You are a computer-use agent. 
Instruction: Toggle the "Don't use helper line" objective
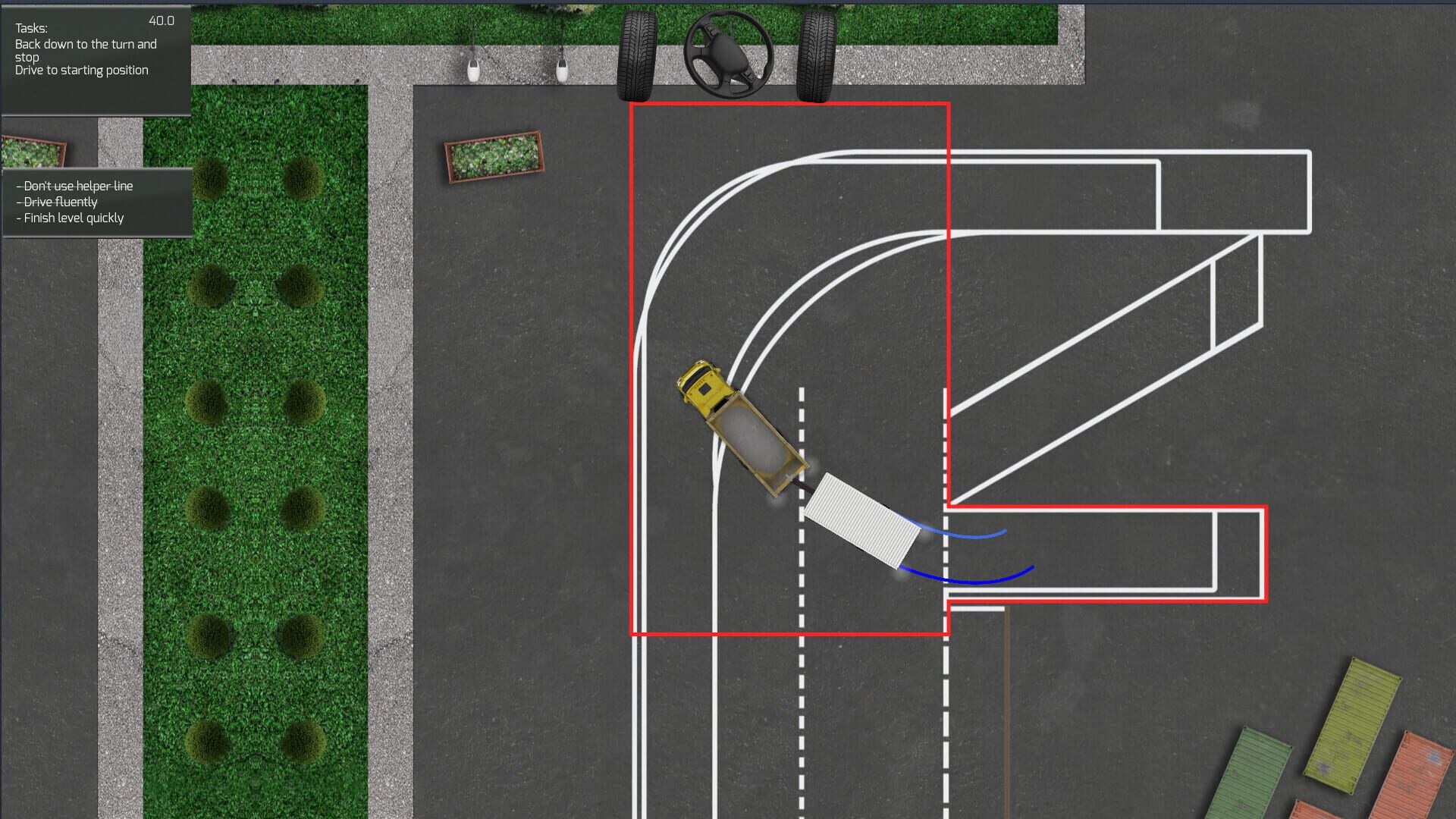pyautogui.click(x=76, y=186)
